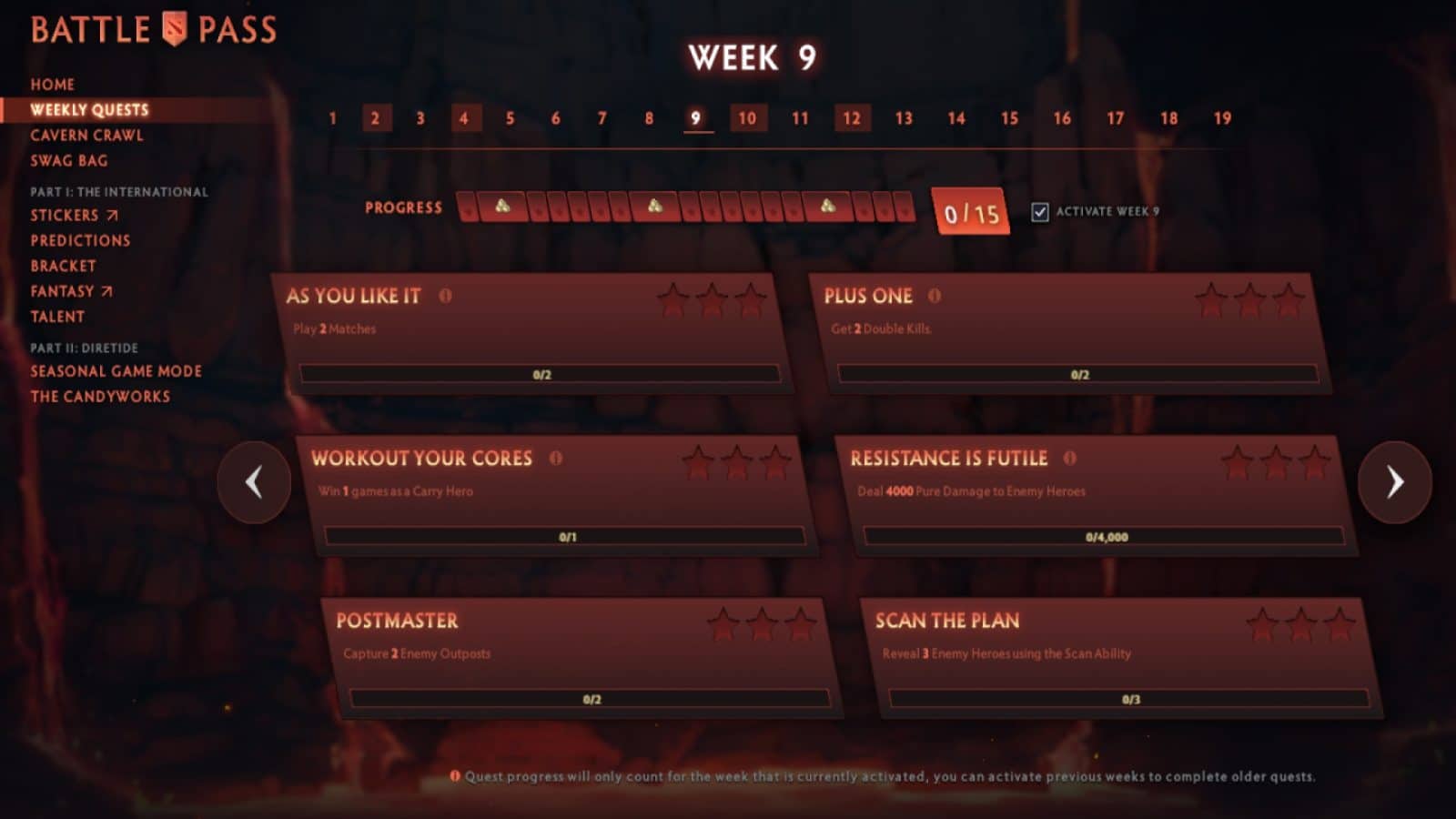
Task: Click the info icon in the bottom quest notice
Action: (x=454, y=777)
